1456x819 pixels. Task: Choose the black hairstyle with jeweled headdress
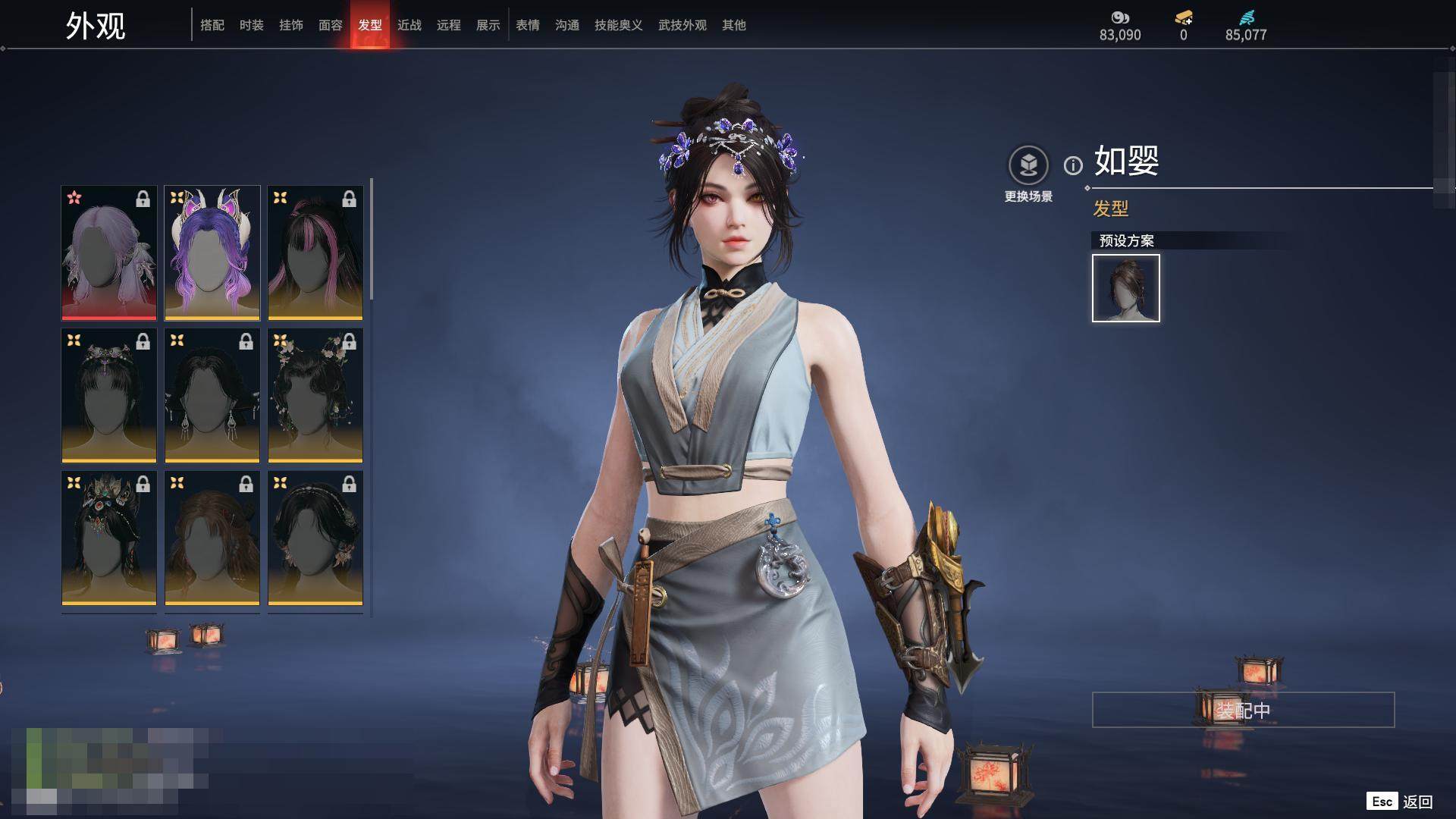[109, 538]
